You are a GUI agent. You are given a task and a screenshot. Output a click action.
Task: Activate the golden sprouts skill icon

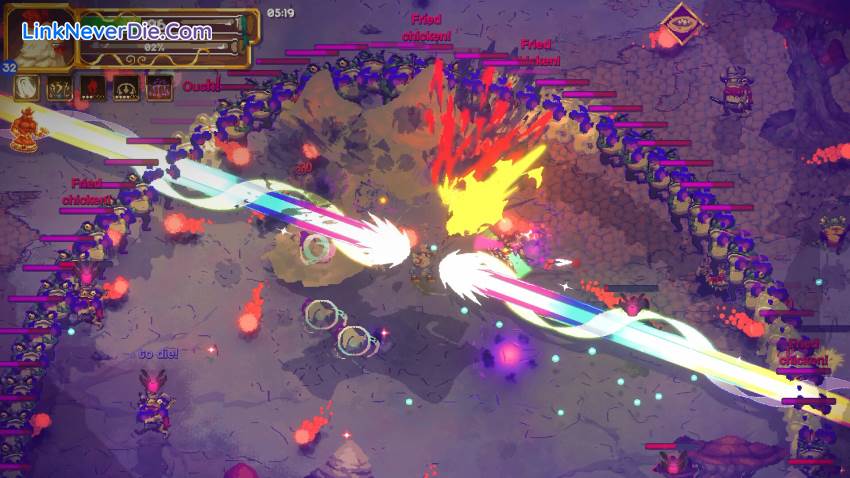[59, 88]
